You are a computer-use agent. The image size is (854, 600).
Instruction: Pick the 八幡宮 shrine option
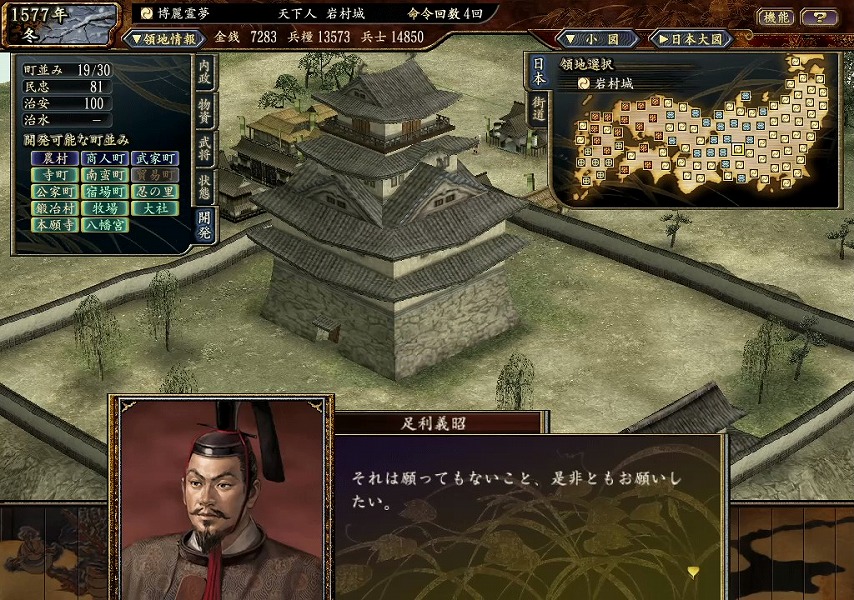[x=105, y=226]
